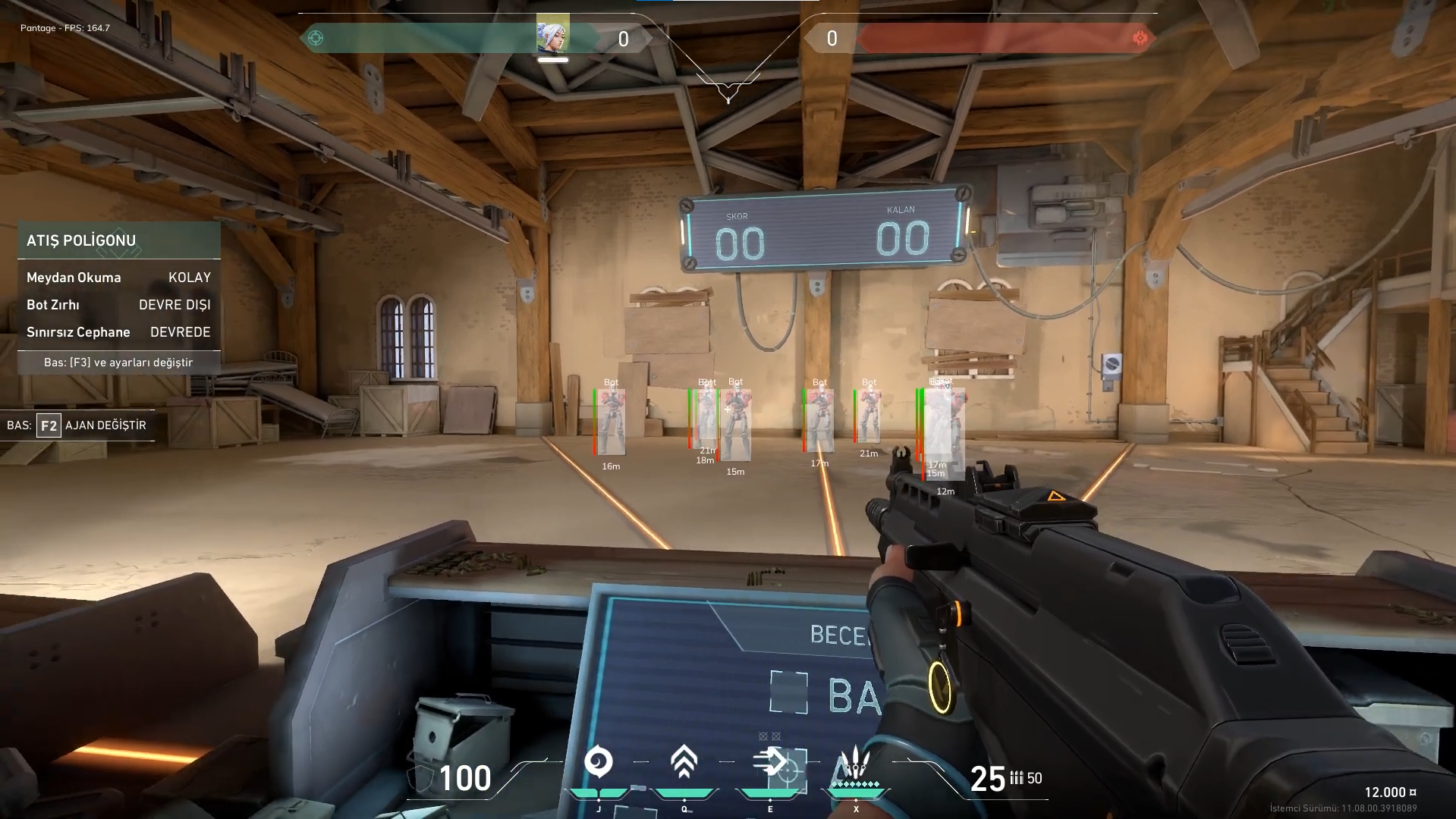Click the red team emblem on the score bar
Viewport: 1456px width, 819px height.
click(x=1140, y=38)
